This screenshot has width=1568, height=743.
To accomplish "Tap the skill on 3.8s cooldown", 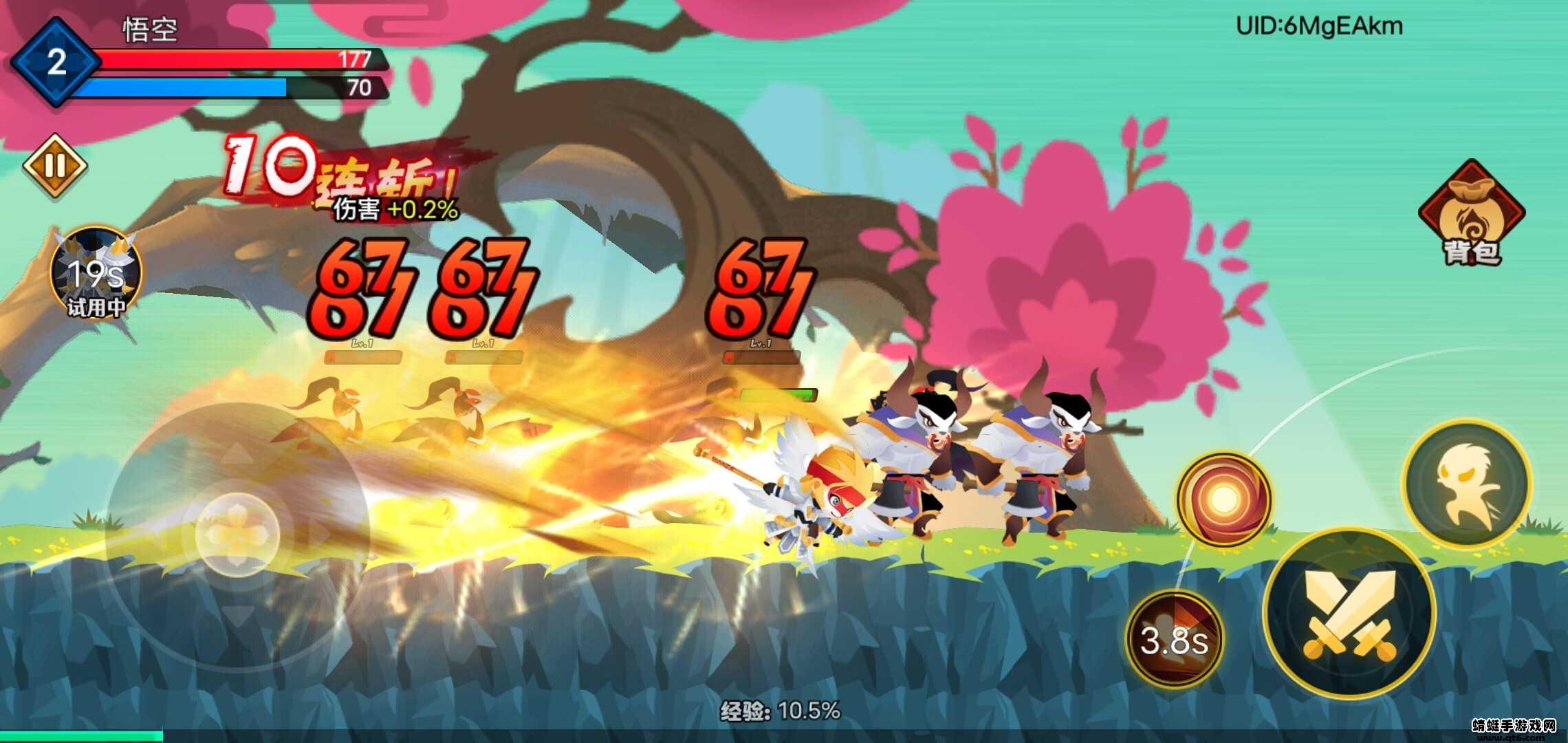I will [1174, 639].
